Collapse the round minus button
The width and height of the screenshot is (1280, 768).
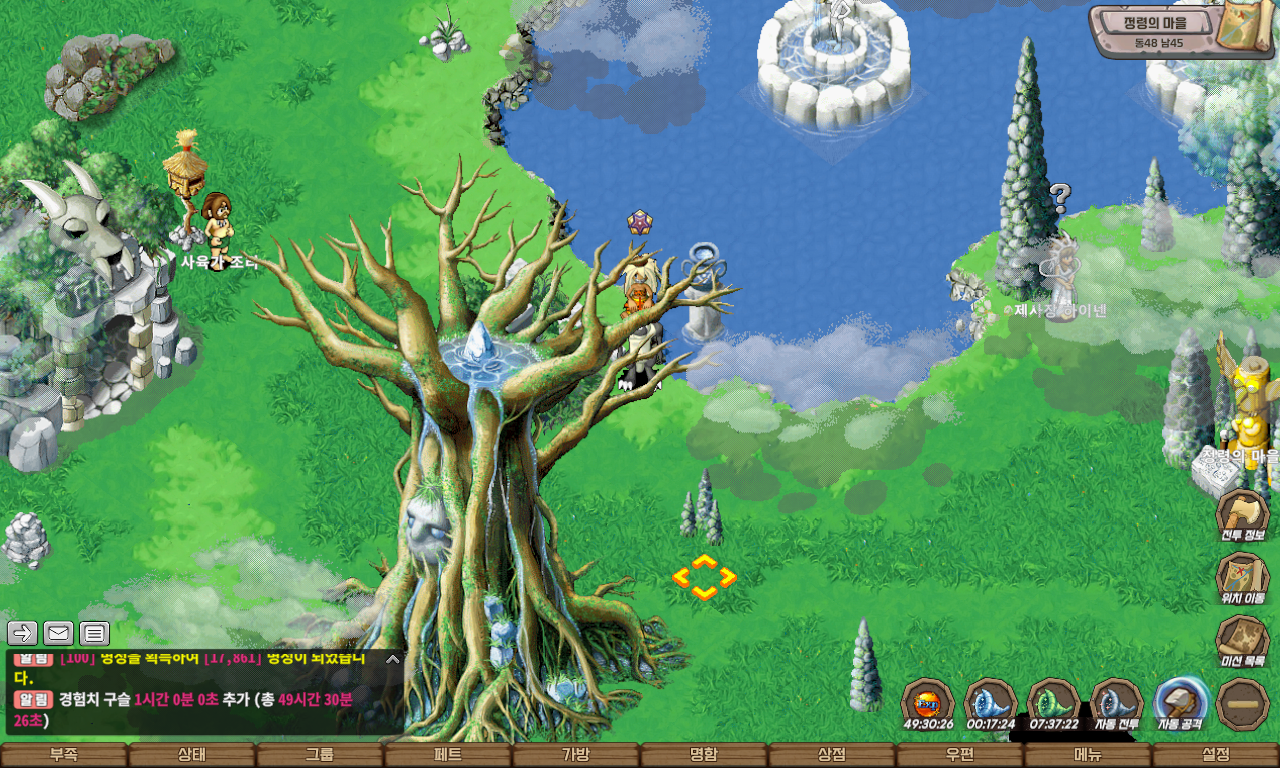(x=1243, y=703)
